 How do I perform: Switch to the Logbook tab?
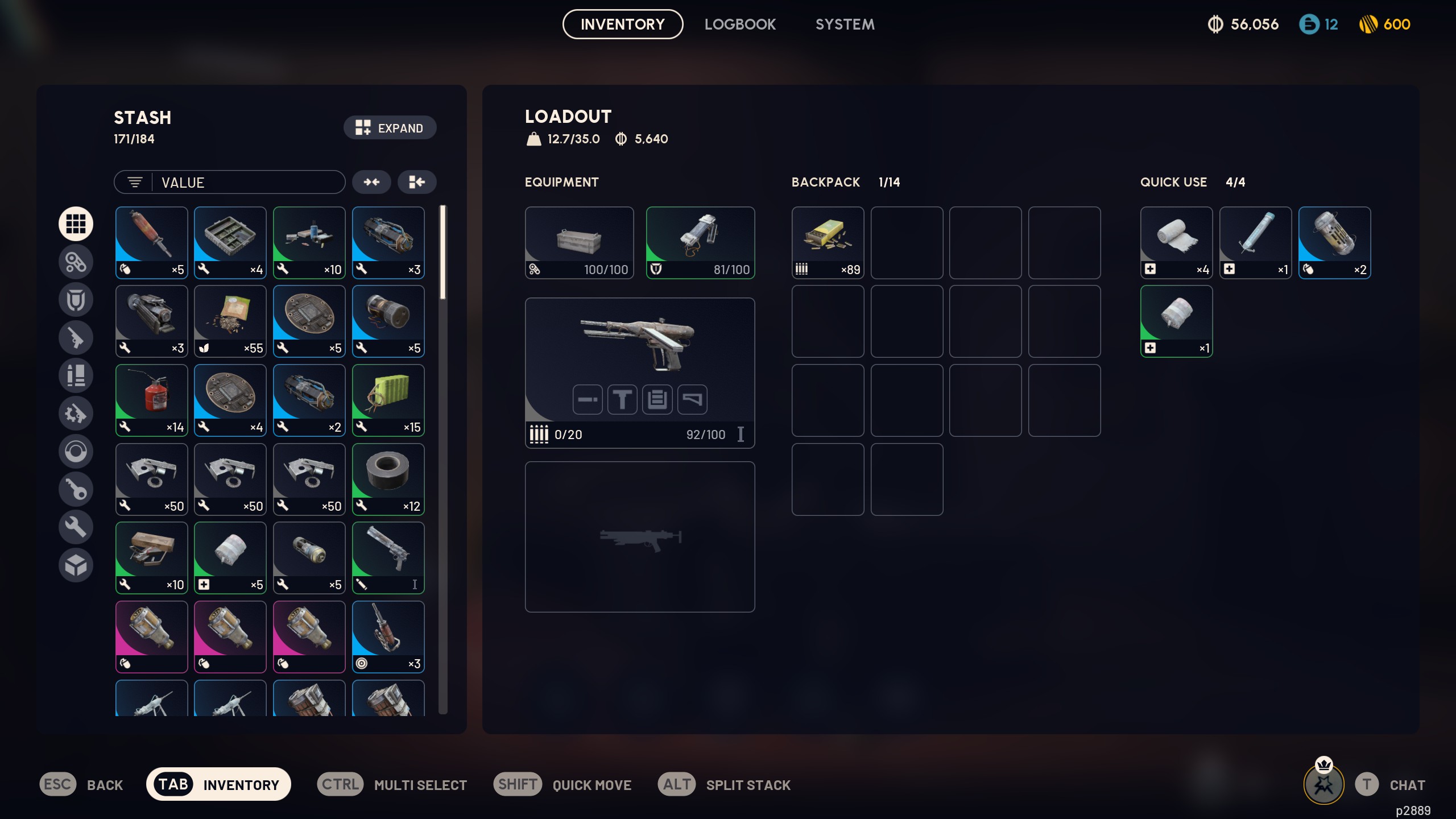(739, 24)
